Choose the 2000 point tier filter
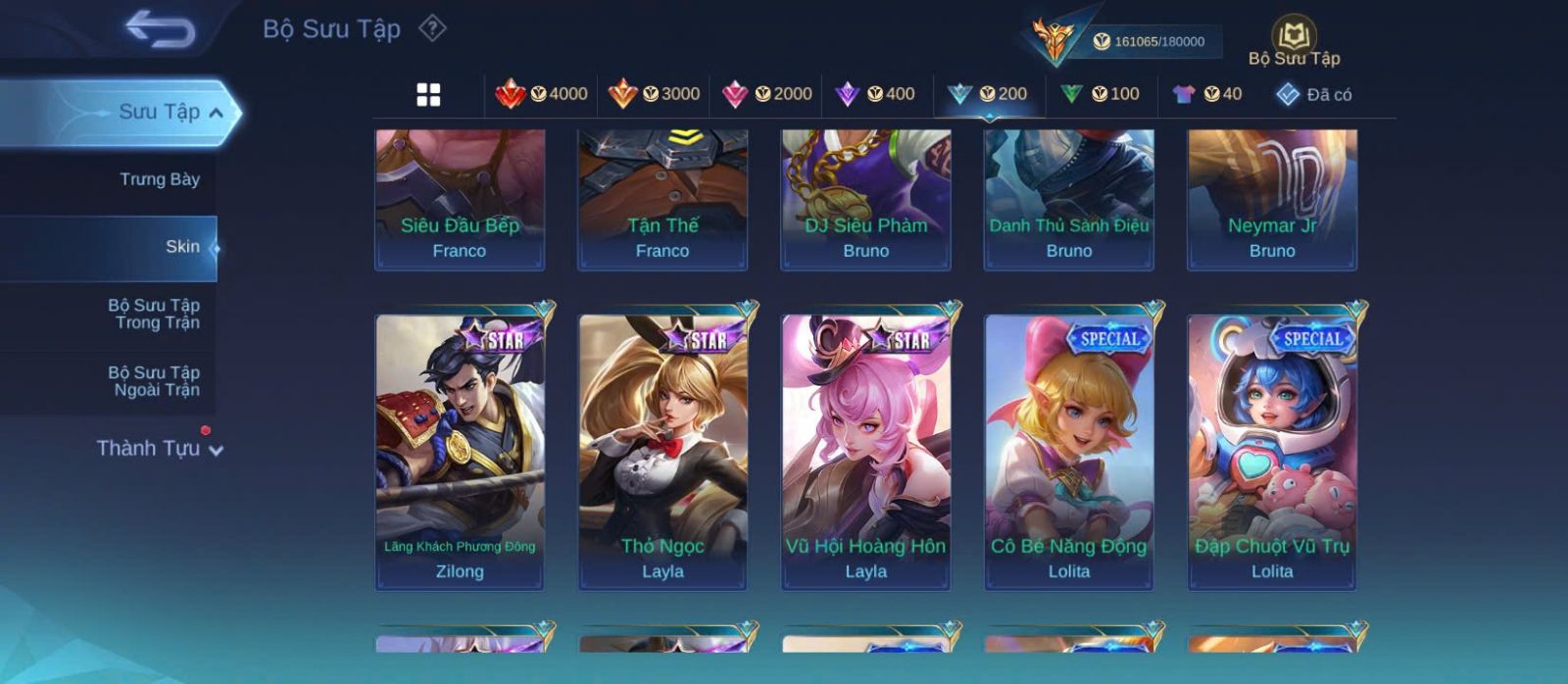 (766, 94)
